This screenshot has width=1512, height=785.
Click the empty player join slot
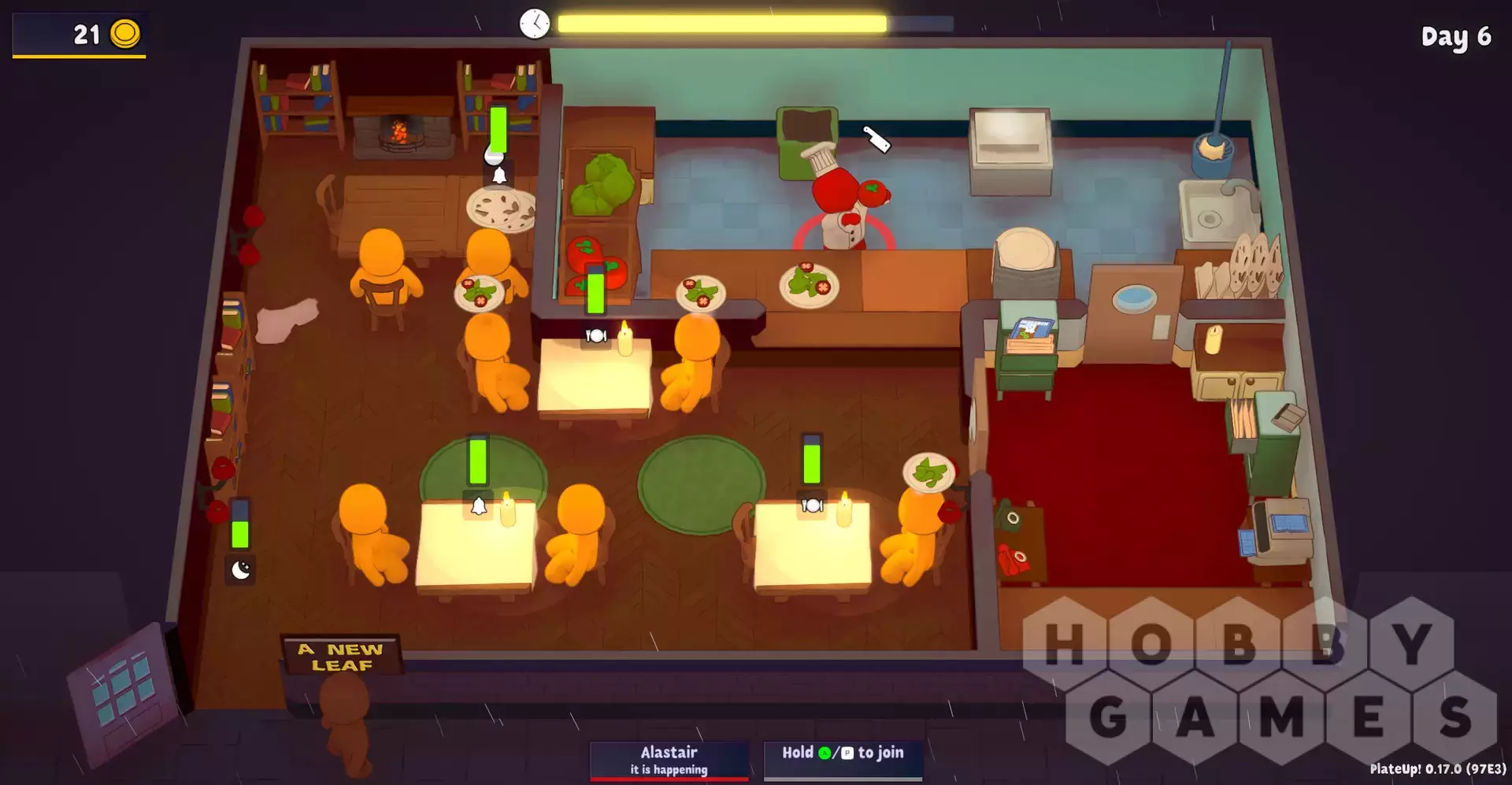pos(843,760)
